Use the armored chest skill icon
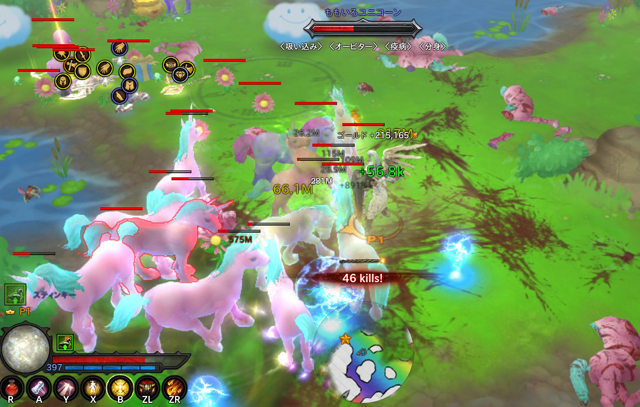Image resolution: width=640 pixels, height=407 pixels. click(x=147, y=388)
